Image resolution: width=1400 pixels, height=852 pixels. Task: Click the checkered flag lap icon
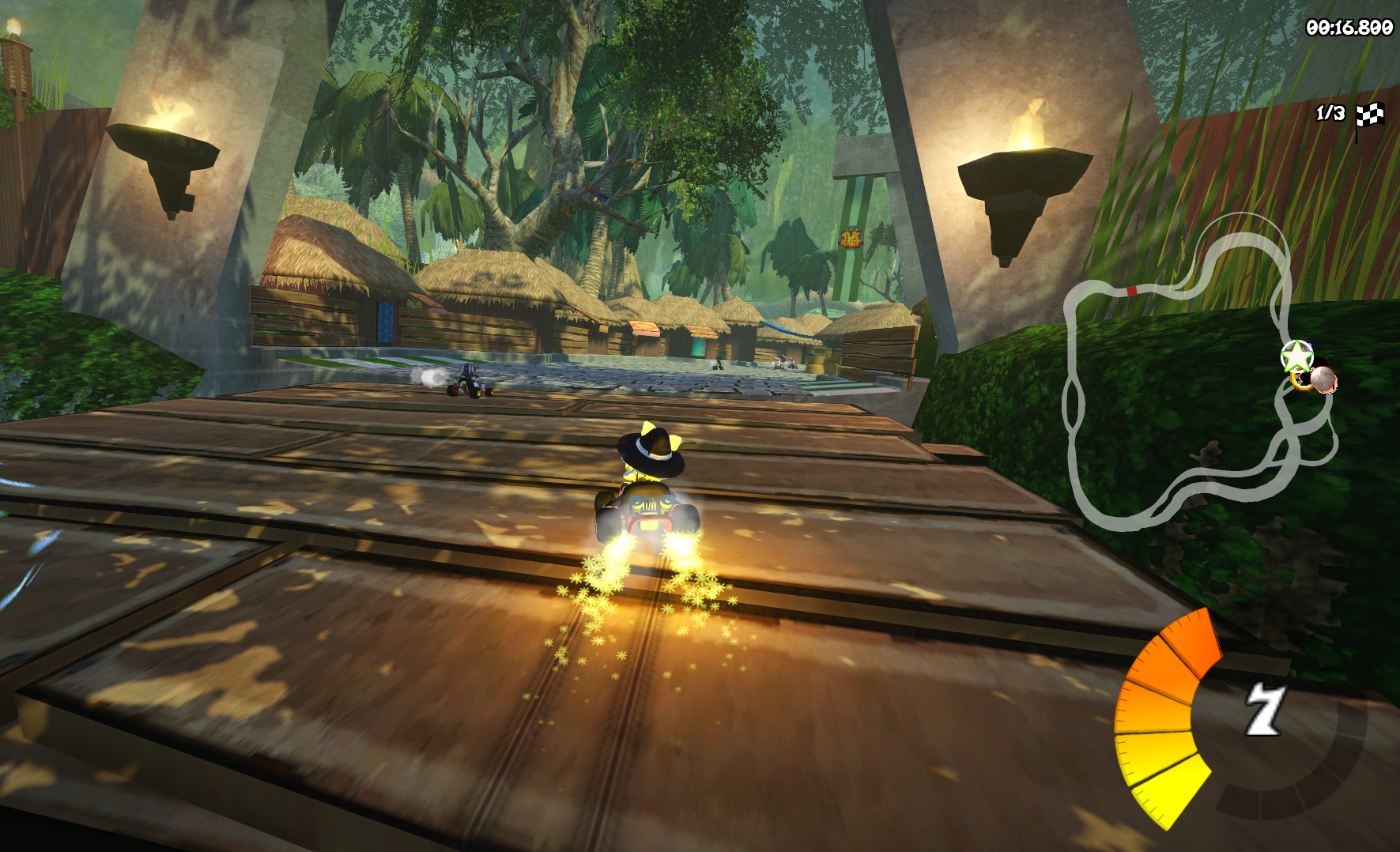(1370, 116)
